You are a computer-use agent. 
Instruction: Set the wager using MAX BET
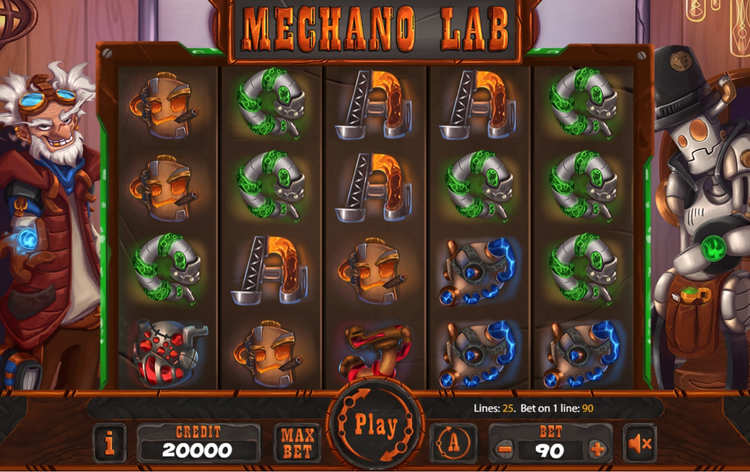297,442
